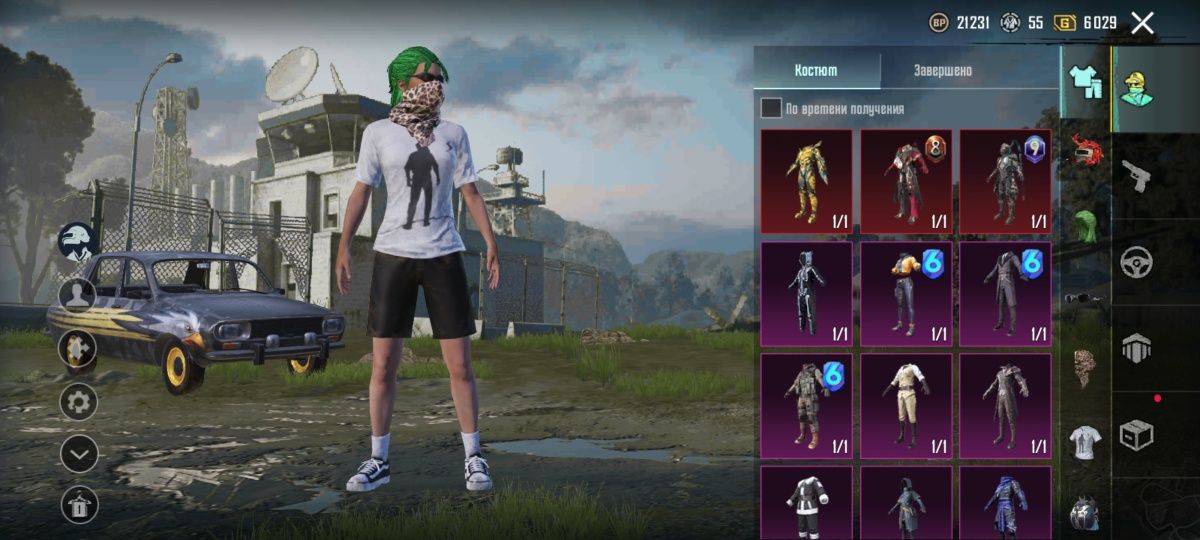The height and width of the screenshot is (540, 1200).
Task: Select the dark armor costume with badge 9
Action: click(1005, 182)
